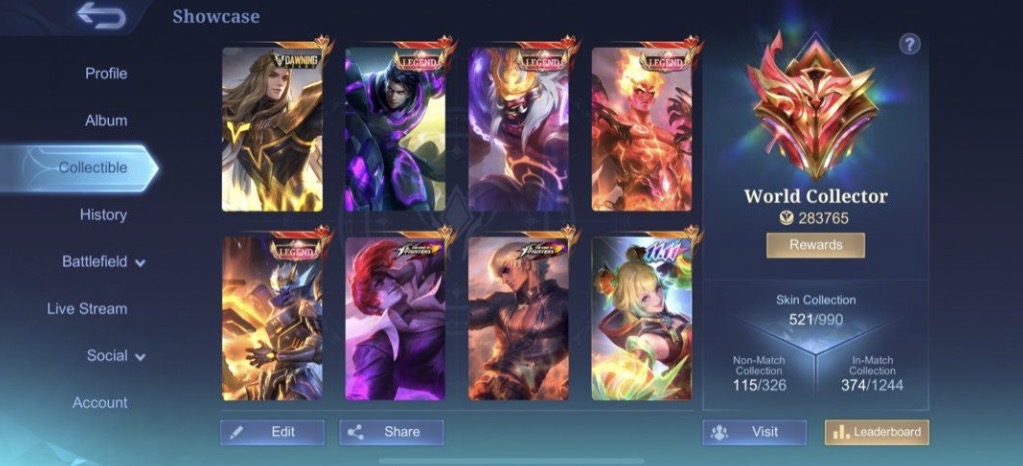This screenshot has width=1023, height=466.
Task: Edit the skin showcase
Action: coord(272,432)
